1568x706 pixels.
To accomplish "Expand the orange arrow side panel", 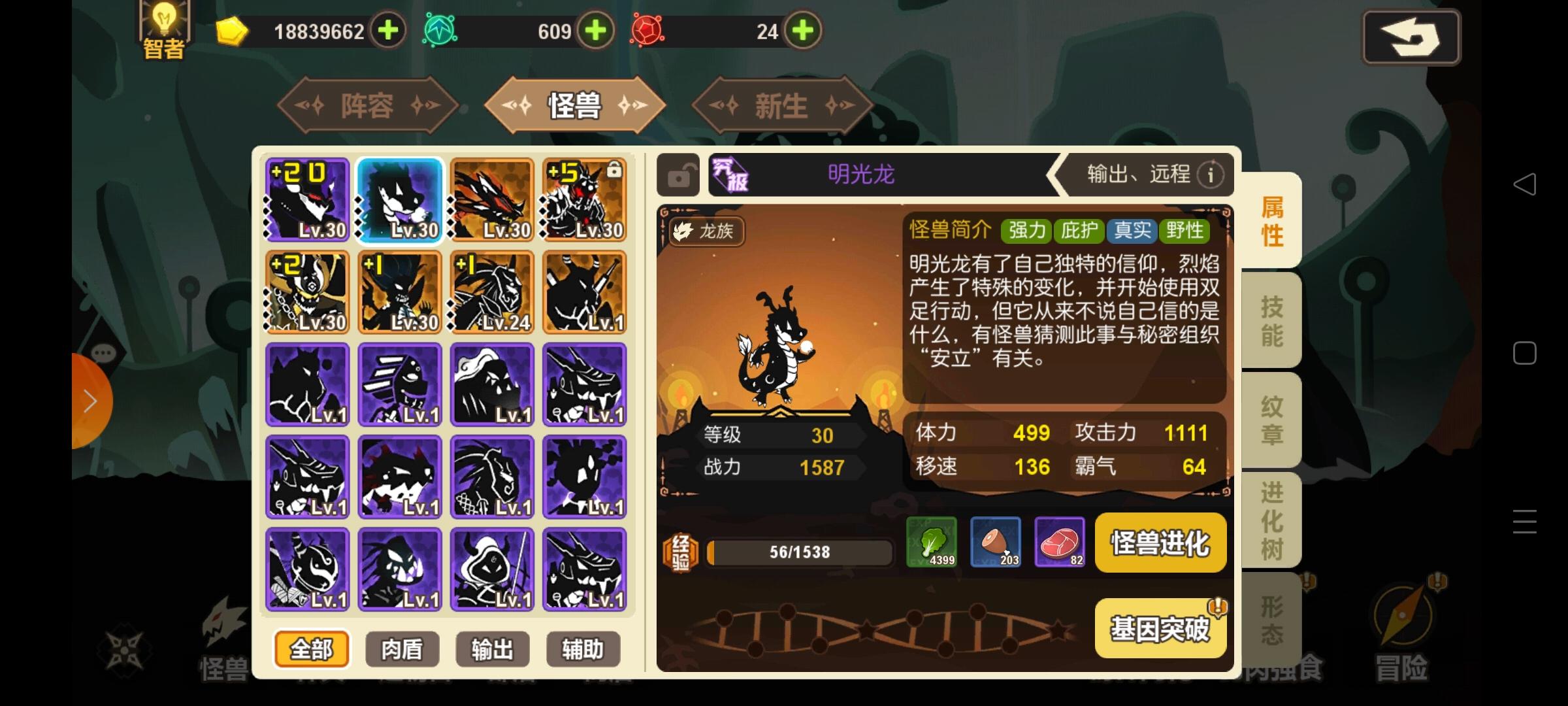I will (88, 400).
